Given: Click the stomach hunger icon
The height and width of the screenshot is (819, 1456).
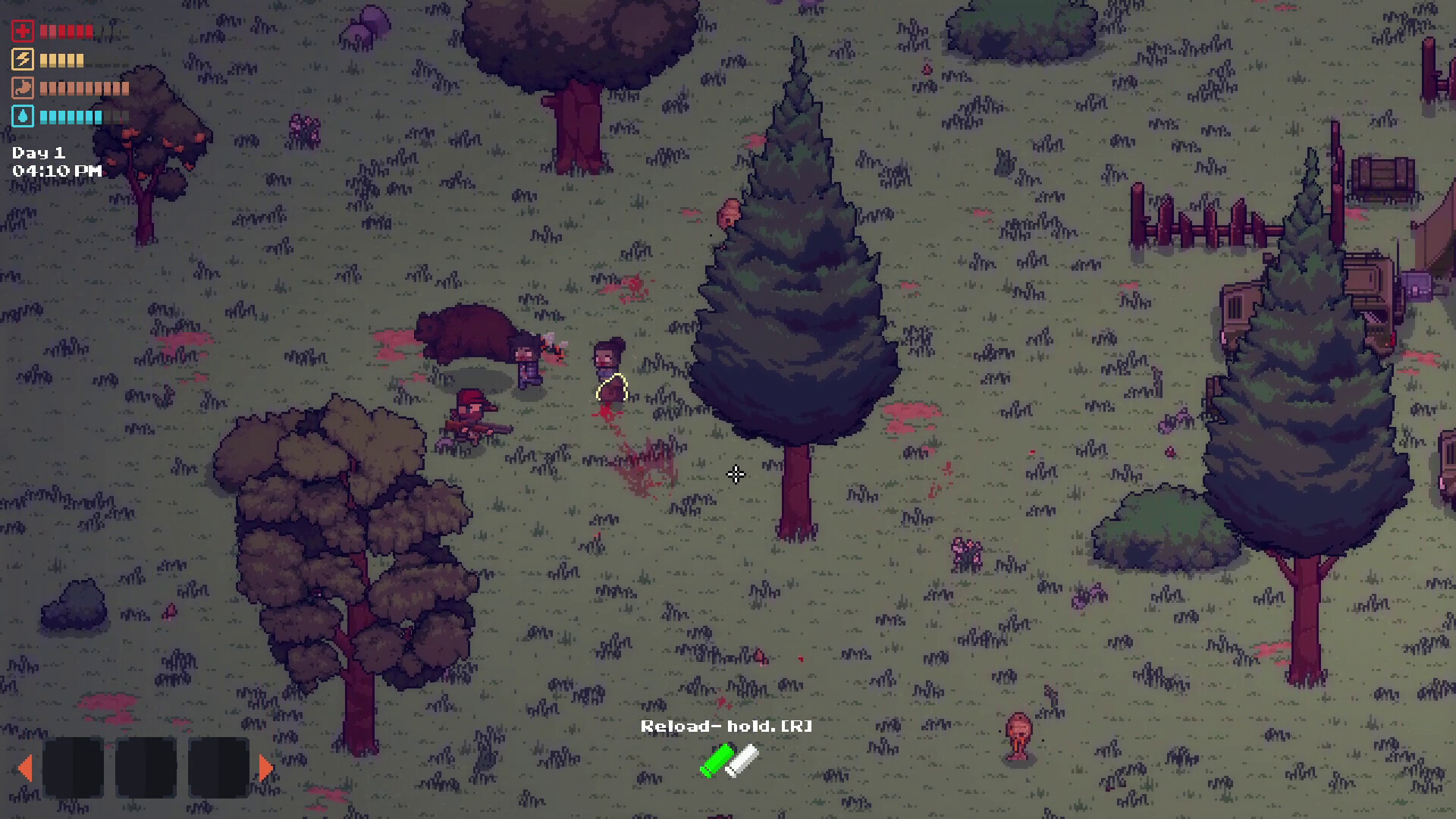Looking at the screenshot, I should point(22,88).
